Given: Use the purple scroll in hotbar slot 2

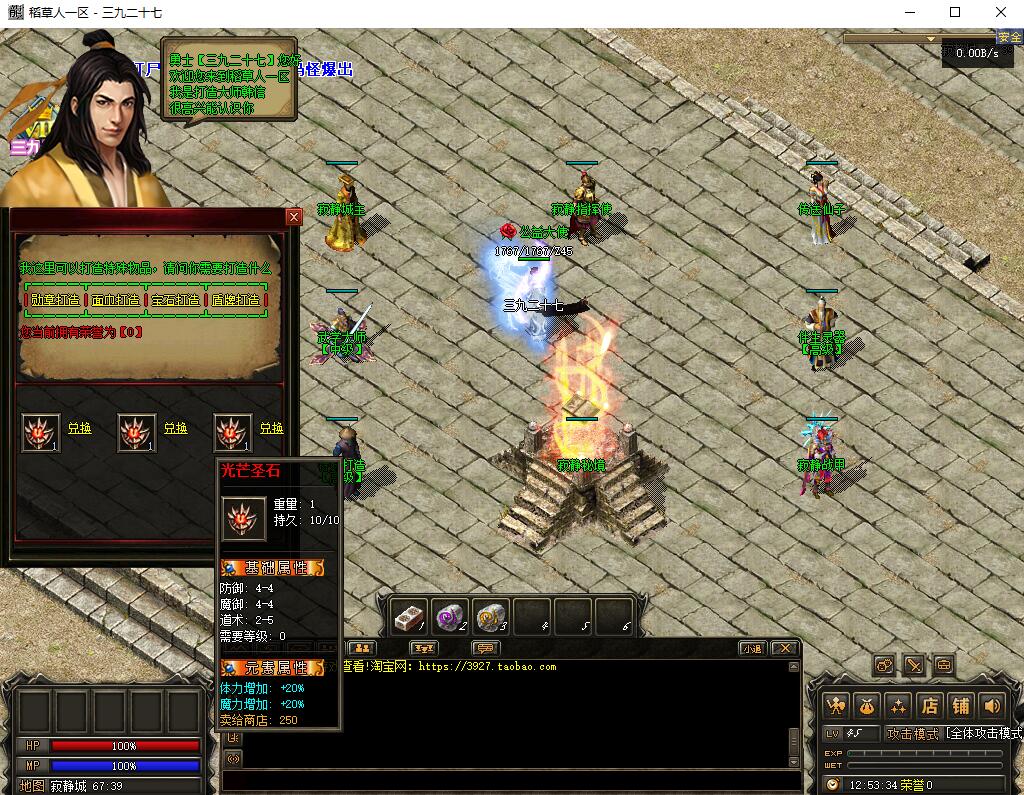Looking at the screenshot, I should click(451, 616).
